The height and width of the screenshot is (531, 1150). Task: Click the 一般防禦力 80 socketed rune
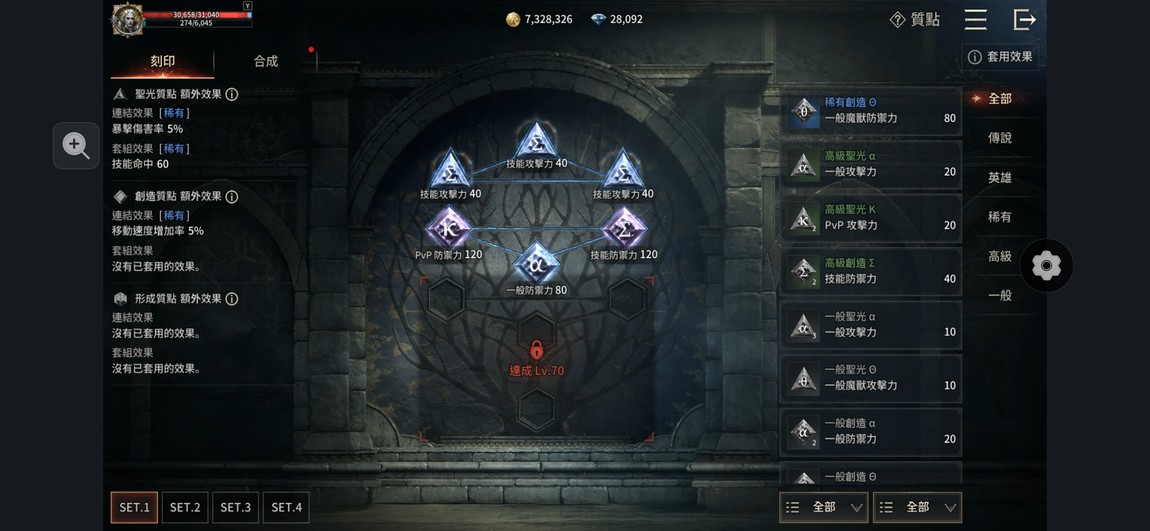[536, 263]
